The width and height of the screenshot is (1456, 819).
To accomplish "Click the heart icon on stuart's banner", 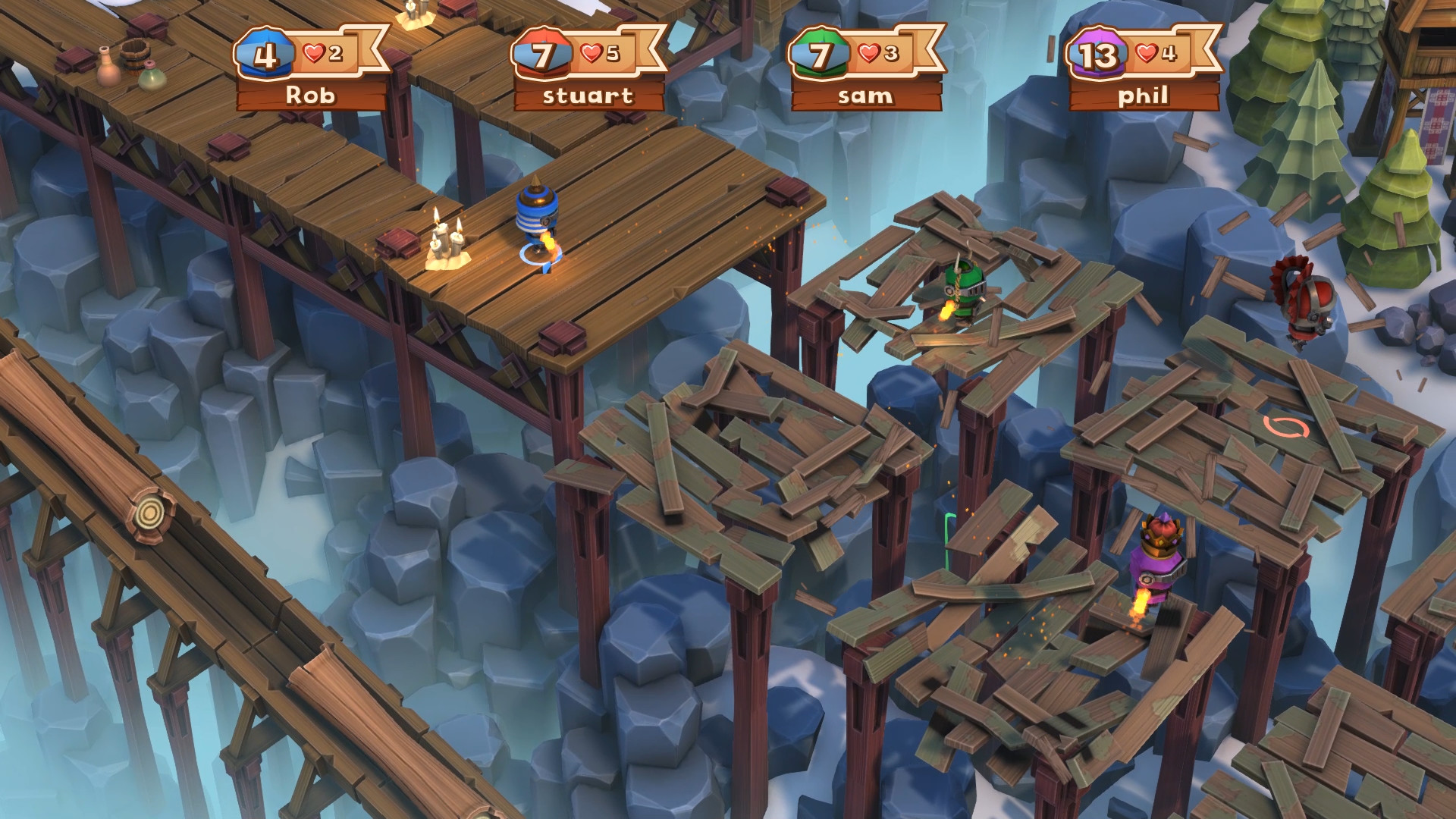I will (590, 54).
